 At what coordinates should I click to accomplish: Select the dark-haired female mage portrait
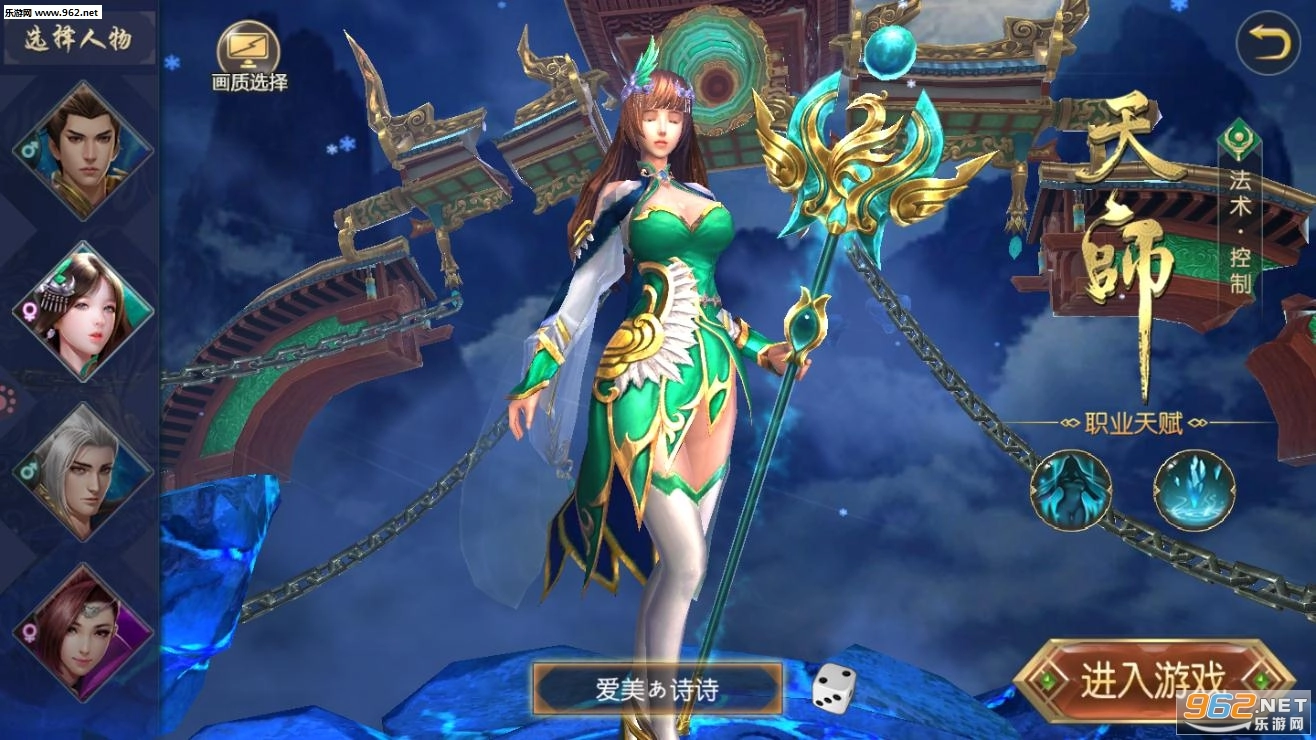[85, 310]
